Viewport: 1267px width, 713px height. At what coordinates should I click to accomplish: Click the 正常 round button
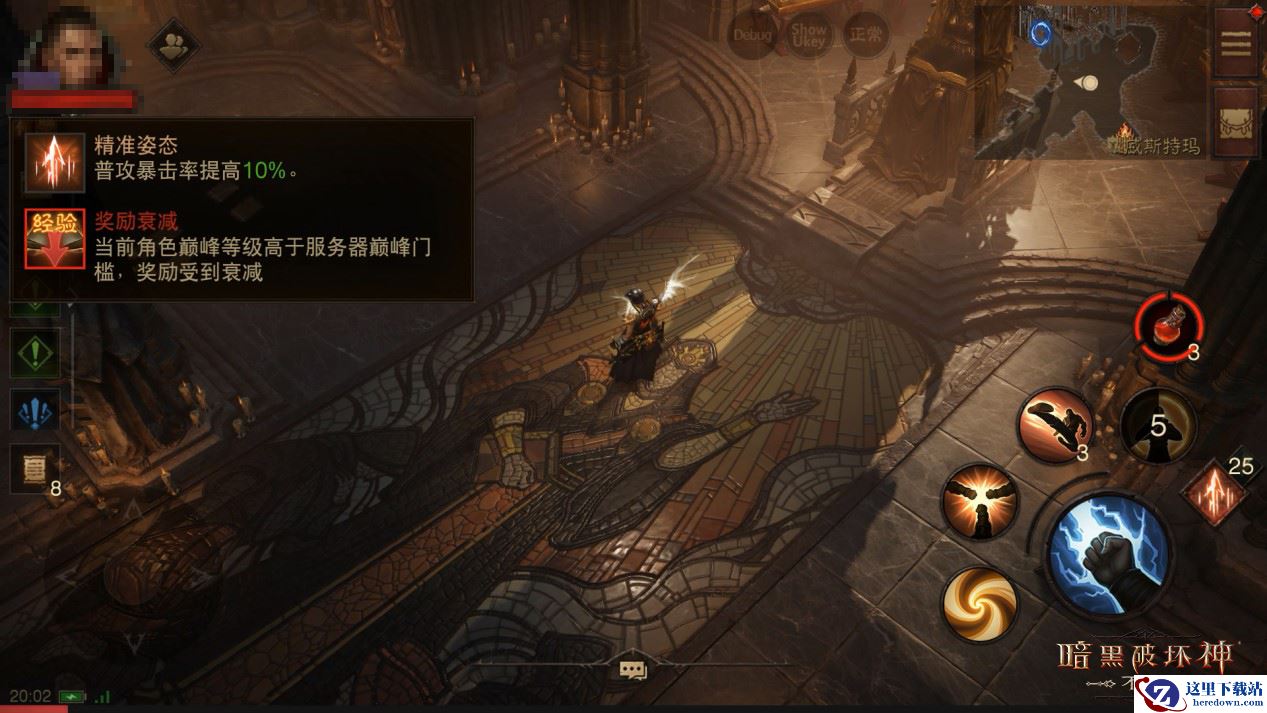point(864,36)
